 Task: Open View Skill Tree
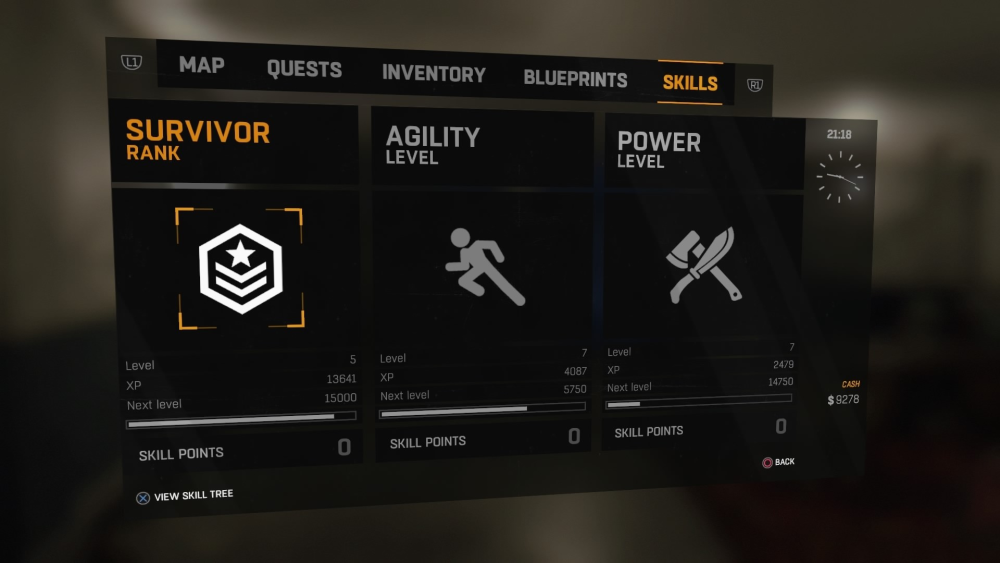pos(185,496)
